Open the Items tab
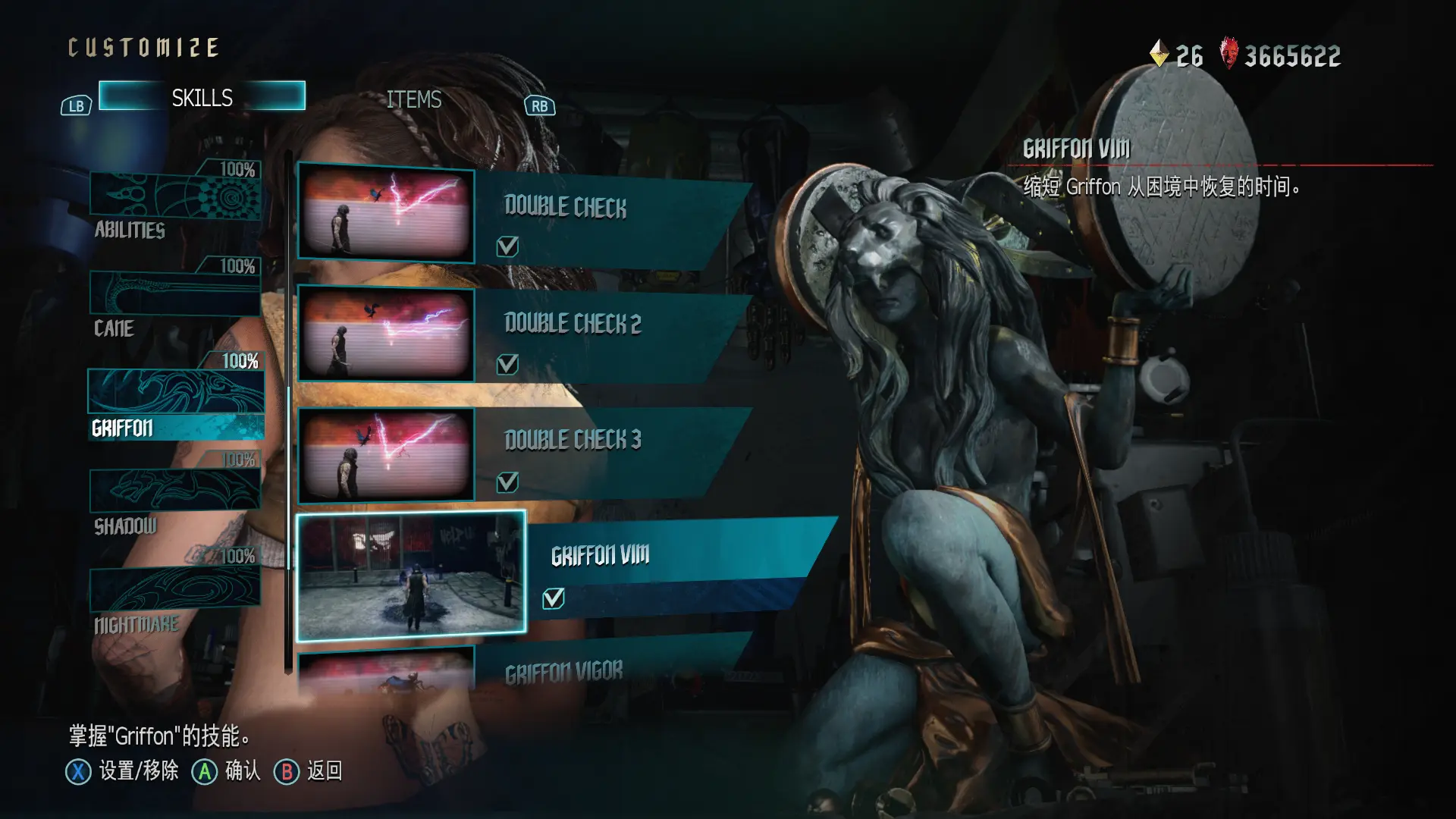Viewport: 1456px width, 819px height. (413, 99)
